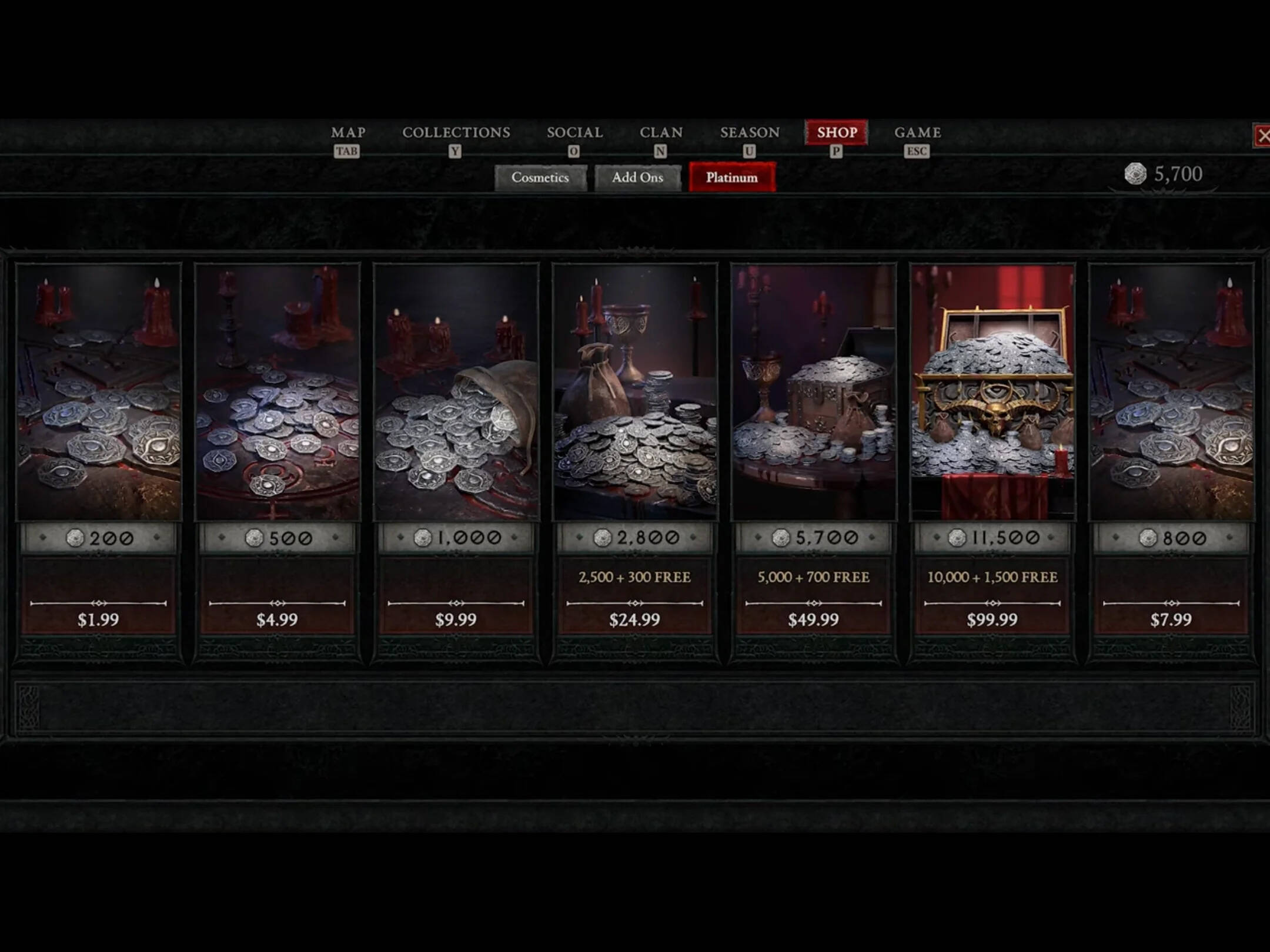The height and width of the screenshot is (952, 1270).
Task: Select the Shop tab
Action: point(837,133)
